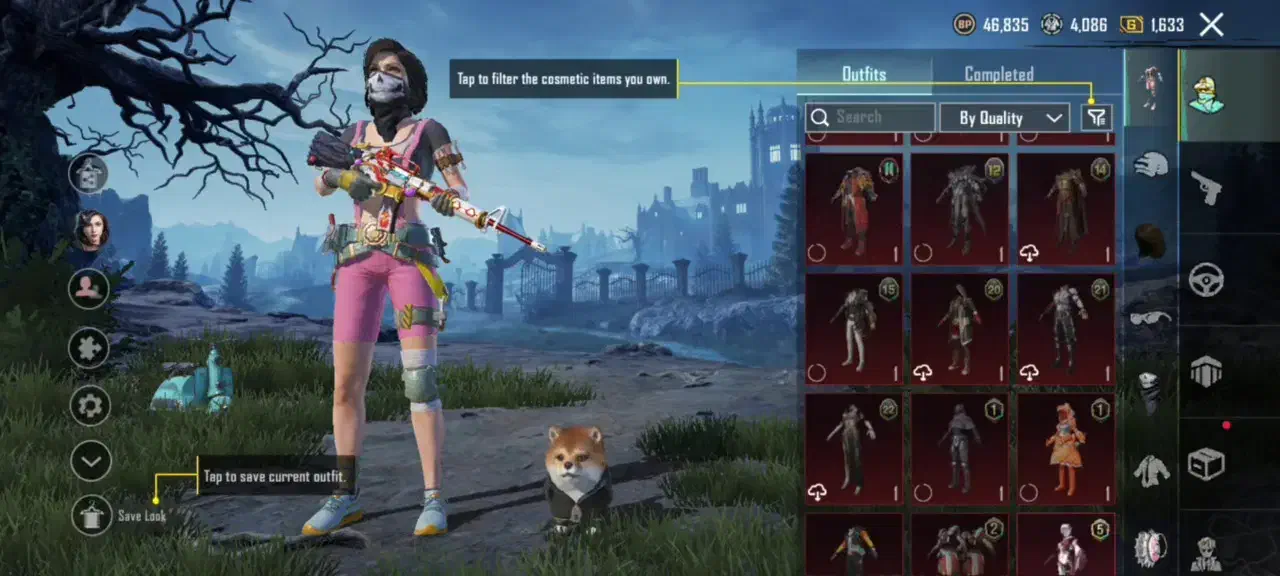Collapse the side menu with the down arrow

pos(90,461)
